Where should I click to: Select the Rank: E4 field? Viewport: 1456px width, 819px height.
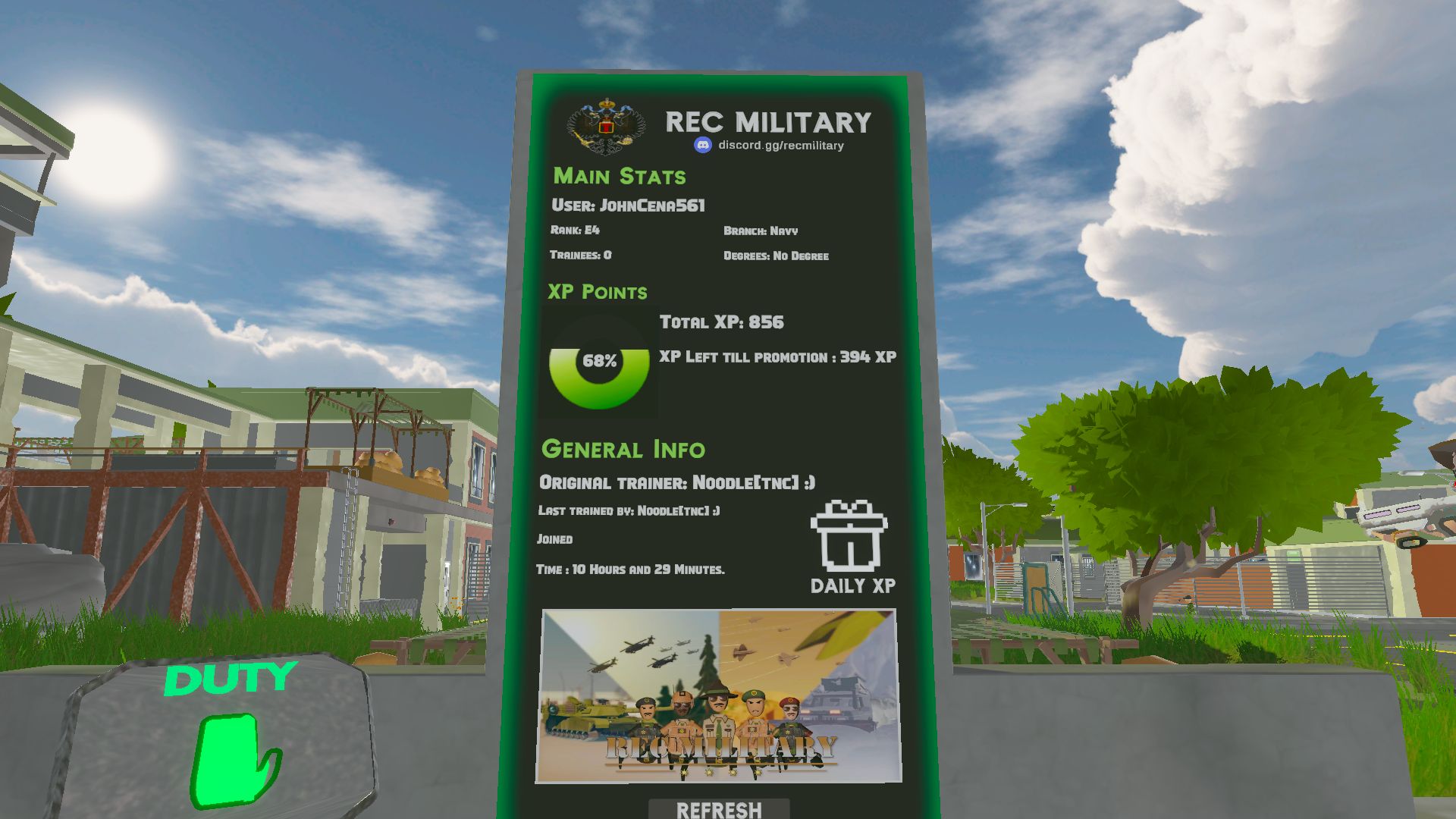point(574,231)
